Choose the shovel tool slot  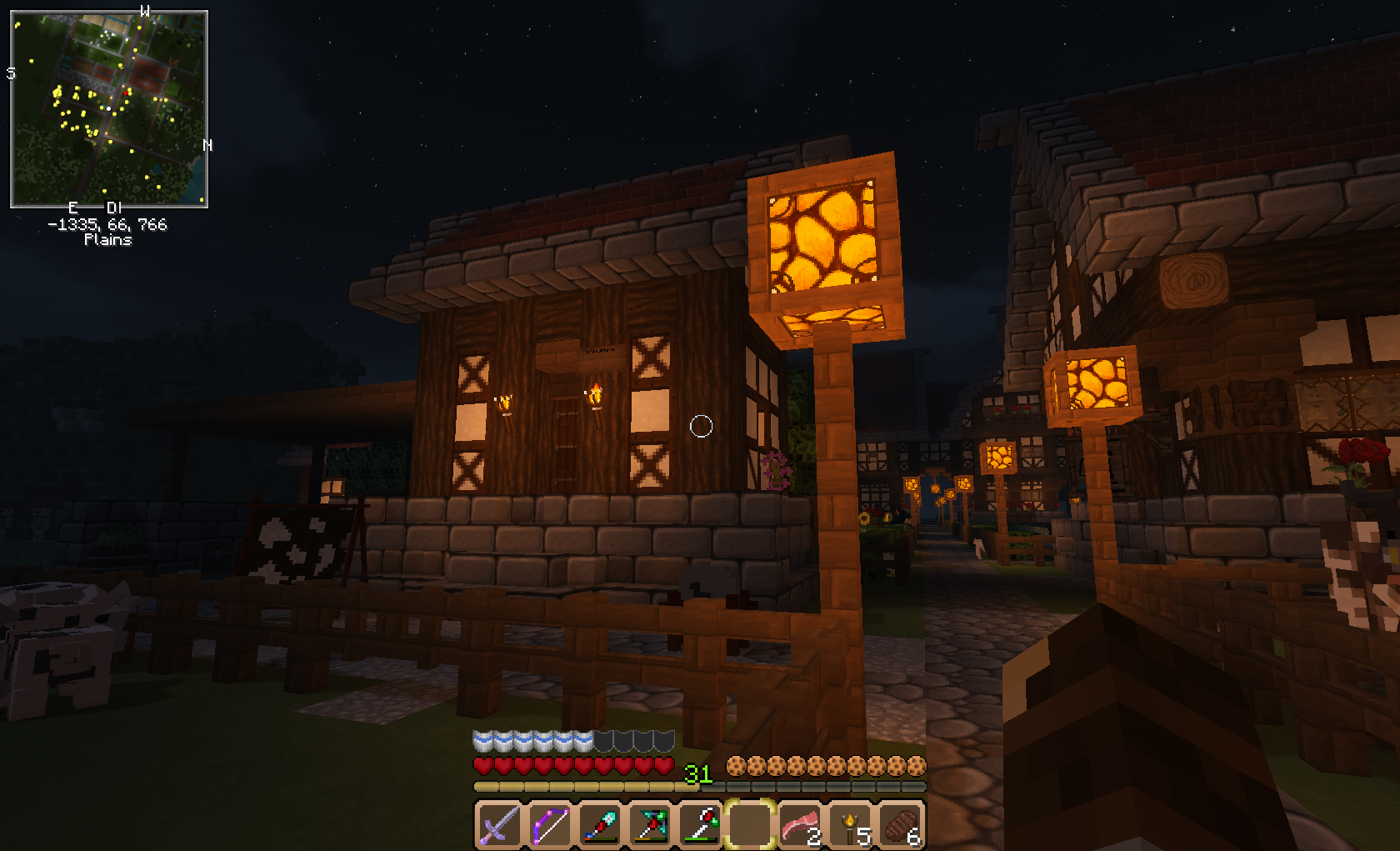coord(599,826)
